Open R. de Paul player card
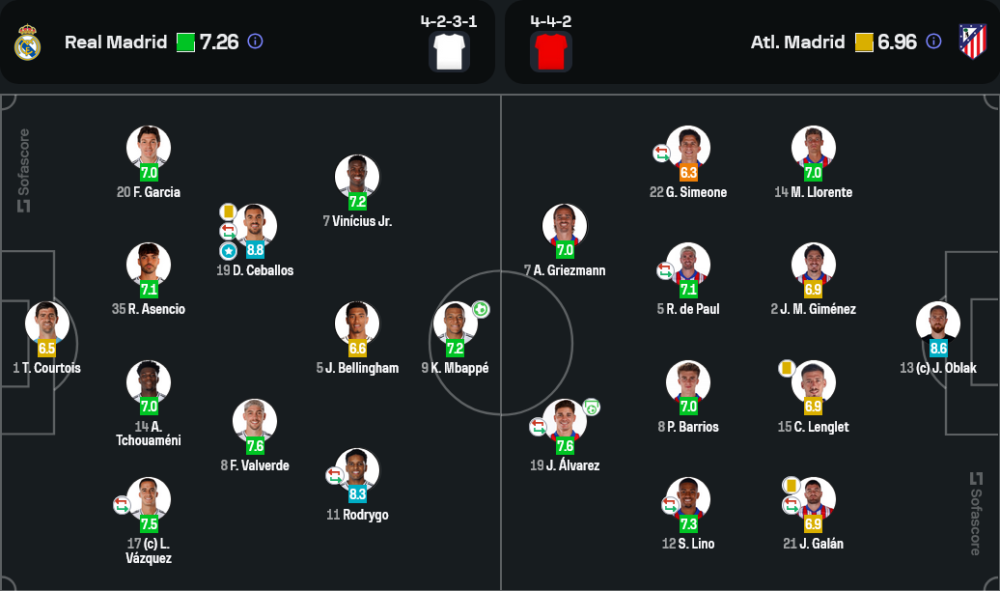Viewport: 1000px width, 591px height. point(688,264)
